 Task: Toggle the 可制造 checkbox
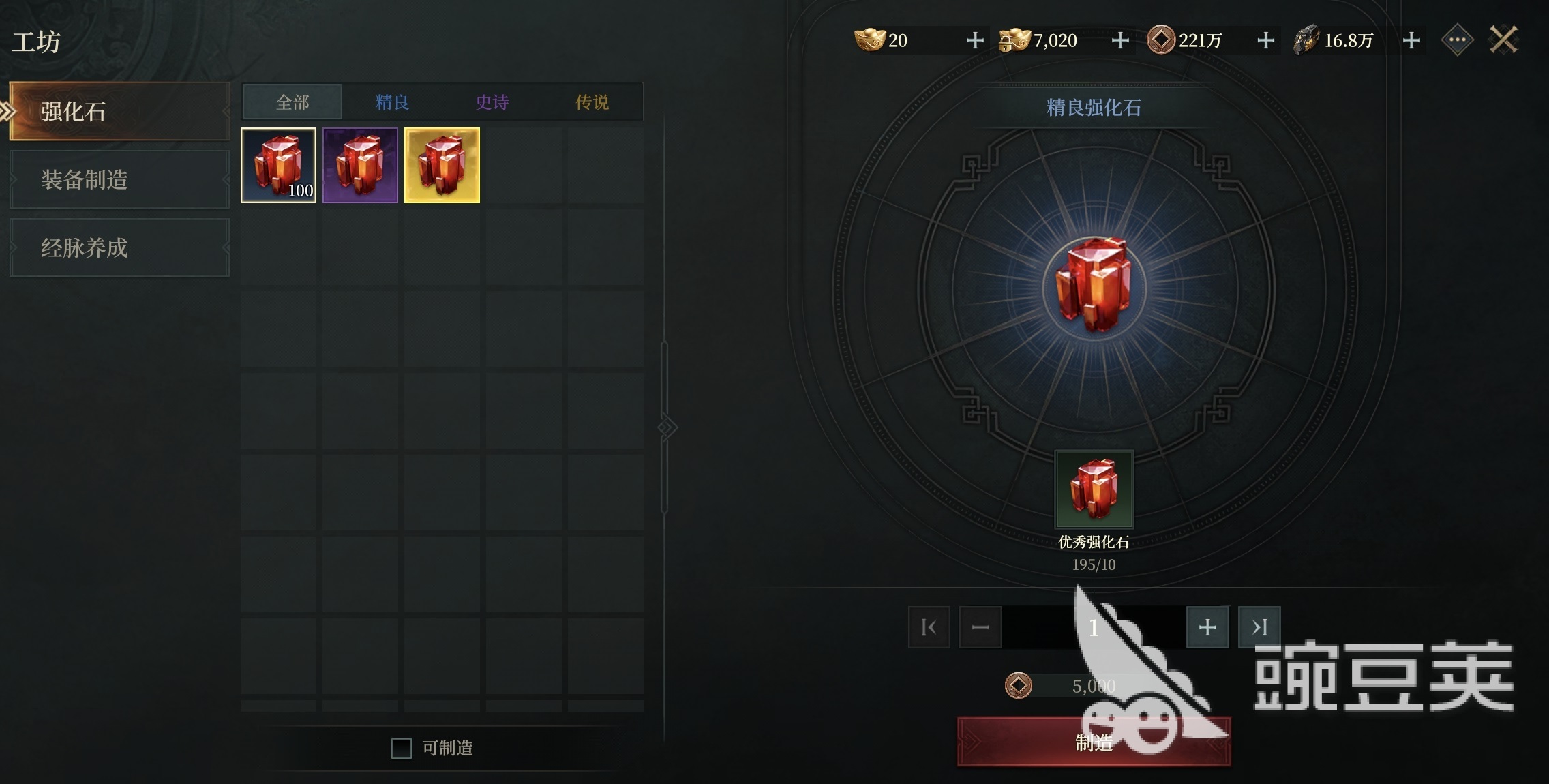click(402, 748)
